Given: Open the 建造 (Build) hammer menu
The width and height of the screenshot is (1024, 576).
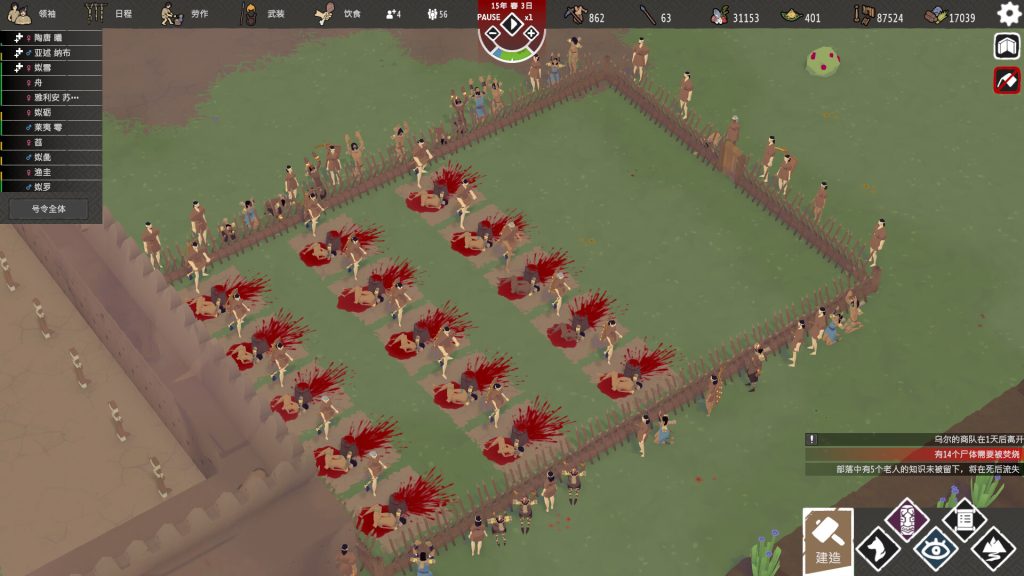Looking at the screenshot, I should click(x=828, y=541).
